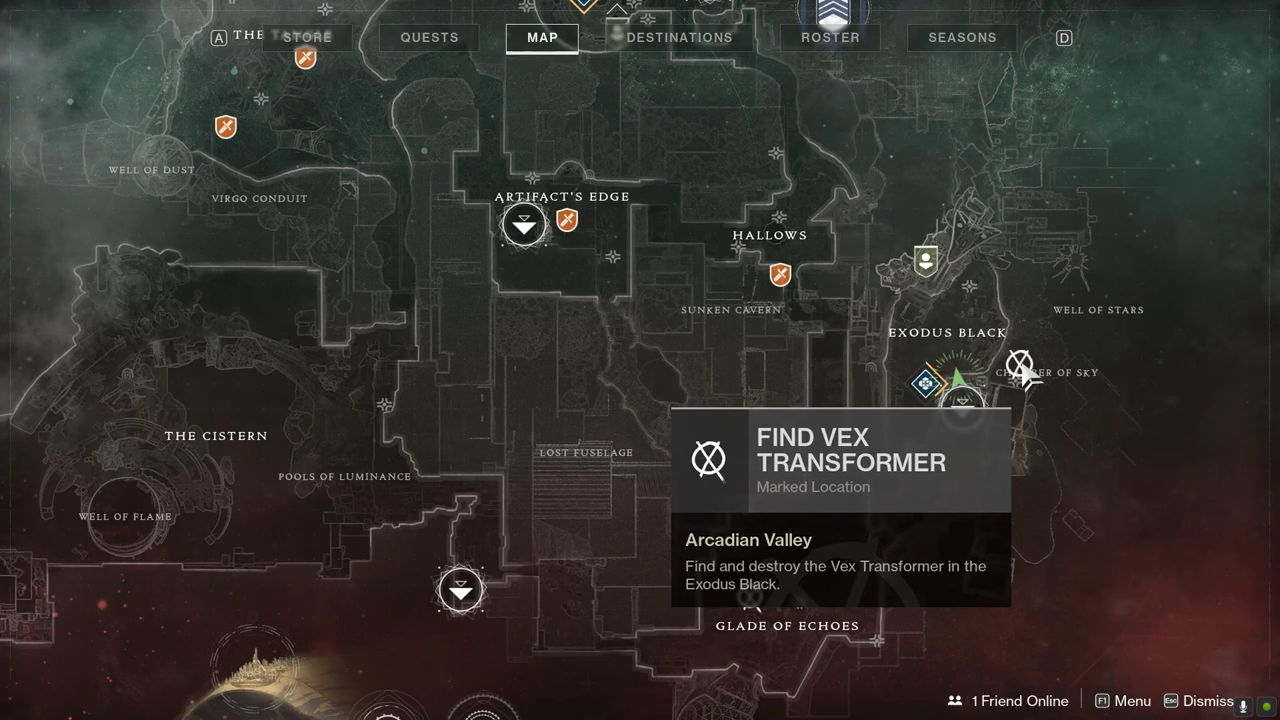Choose the green vendor marker above Exodus Black
1280x720 pixels.
[926, 261]
